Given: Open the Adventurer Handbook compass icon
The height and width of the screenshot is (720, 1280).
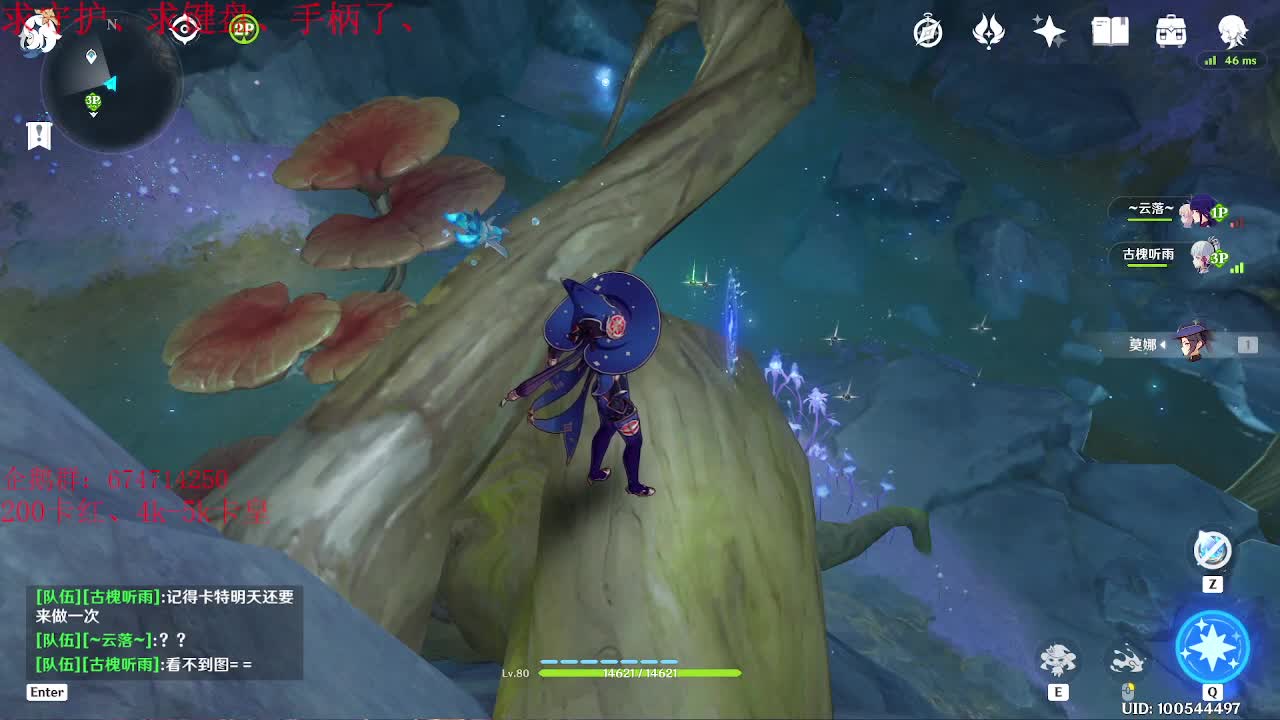Looking at the screenshot, I should 927,32.
